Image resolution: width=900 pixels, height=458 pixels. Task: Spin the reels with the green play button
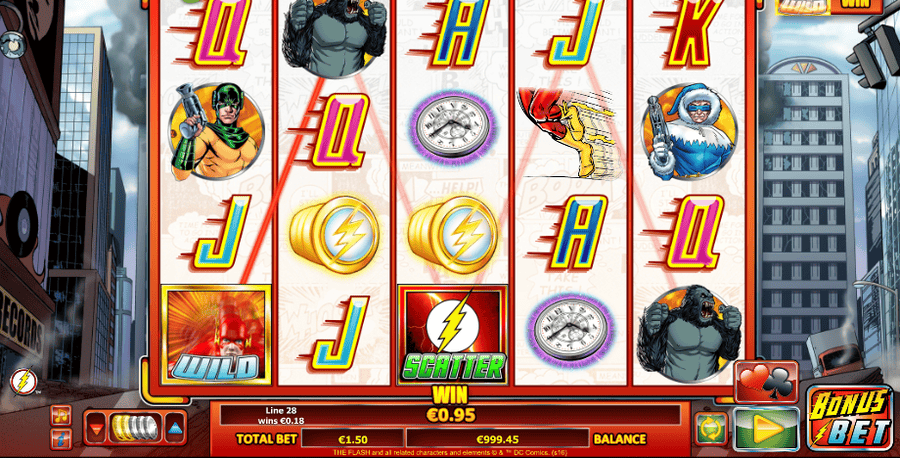766,429
